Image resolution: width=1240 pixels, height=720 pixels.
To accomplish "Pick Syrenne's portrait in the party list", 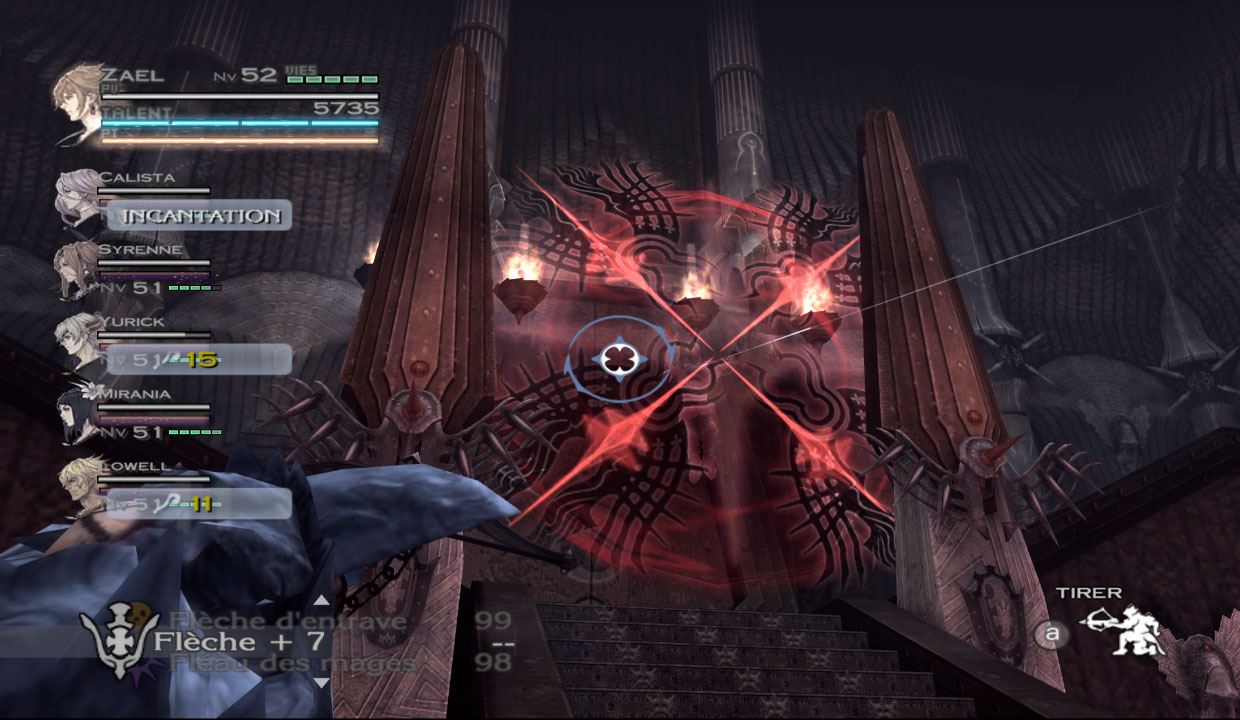I will point(75,270).
